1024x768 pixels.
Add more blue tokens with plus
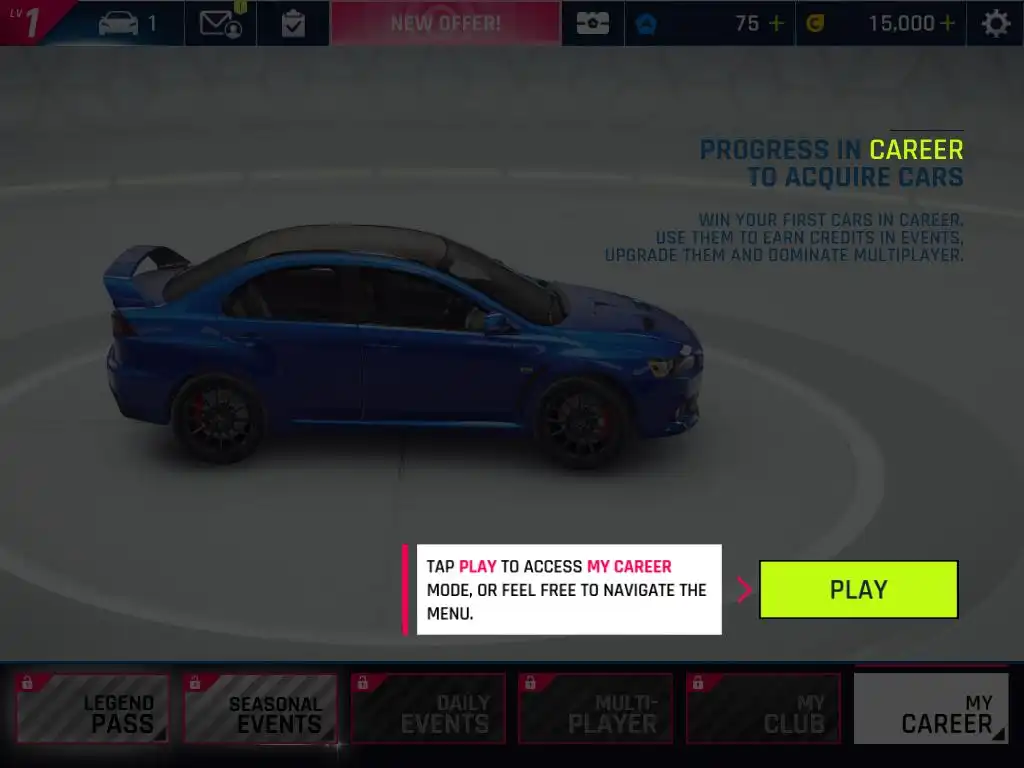click(x=776, y=23)
